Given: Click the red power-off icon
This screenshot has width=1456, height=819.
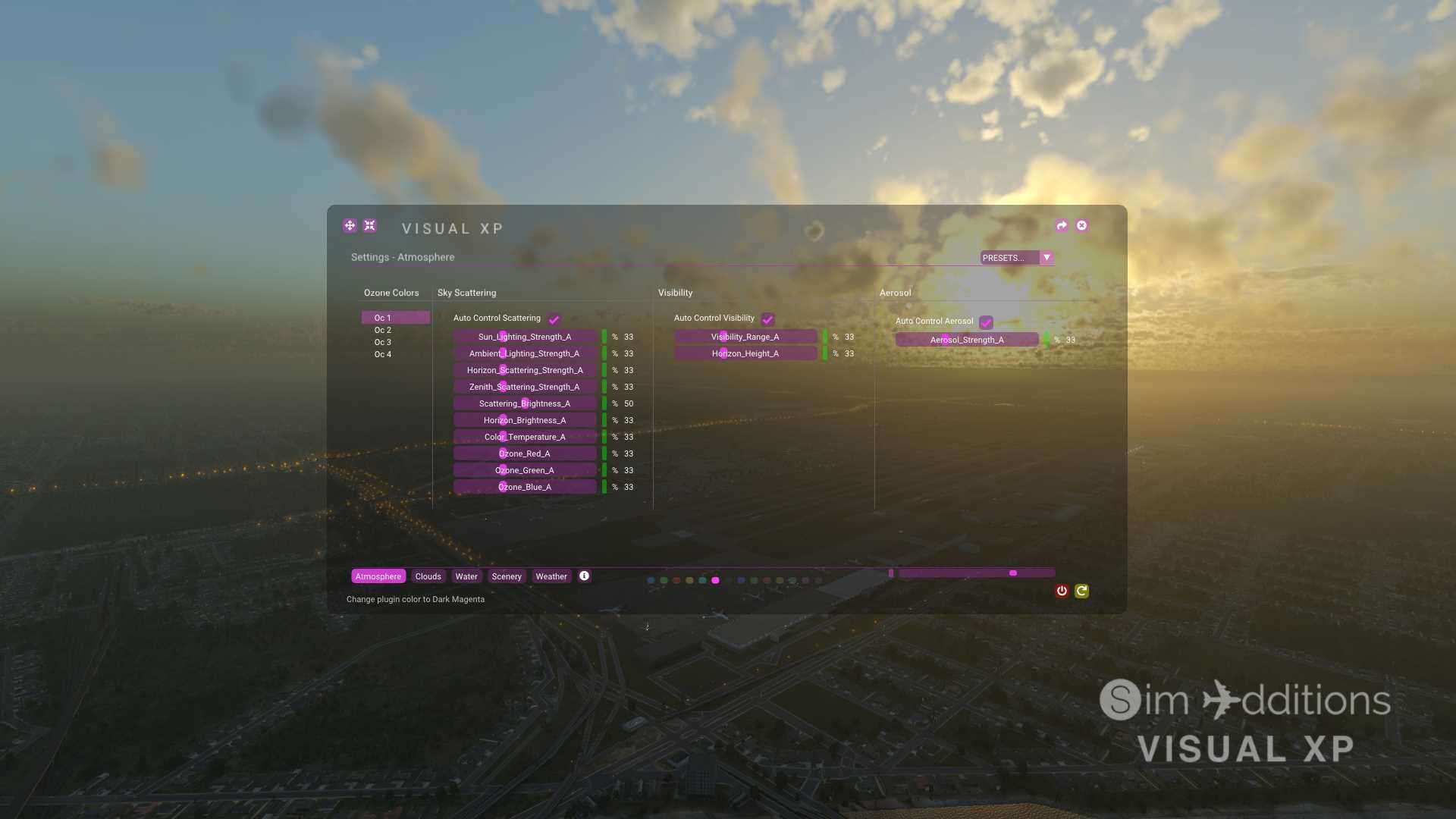Looking at the screenshot, I should [x=1062, y=591].
